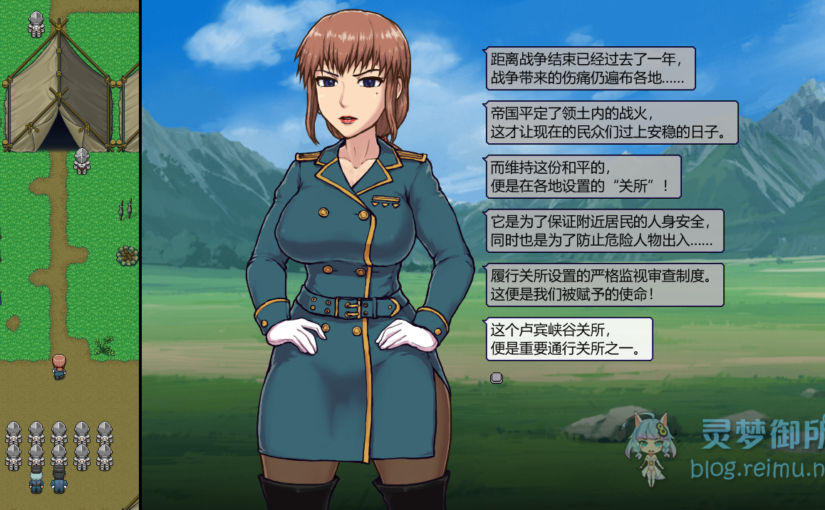This screenshot has width=825, height=510.
Task: Click the small gray continue indicator below the dialogue
Action: [x=495, y=377]
